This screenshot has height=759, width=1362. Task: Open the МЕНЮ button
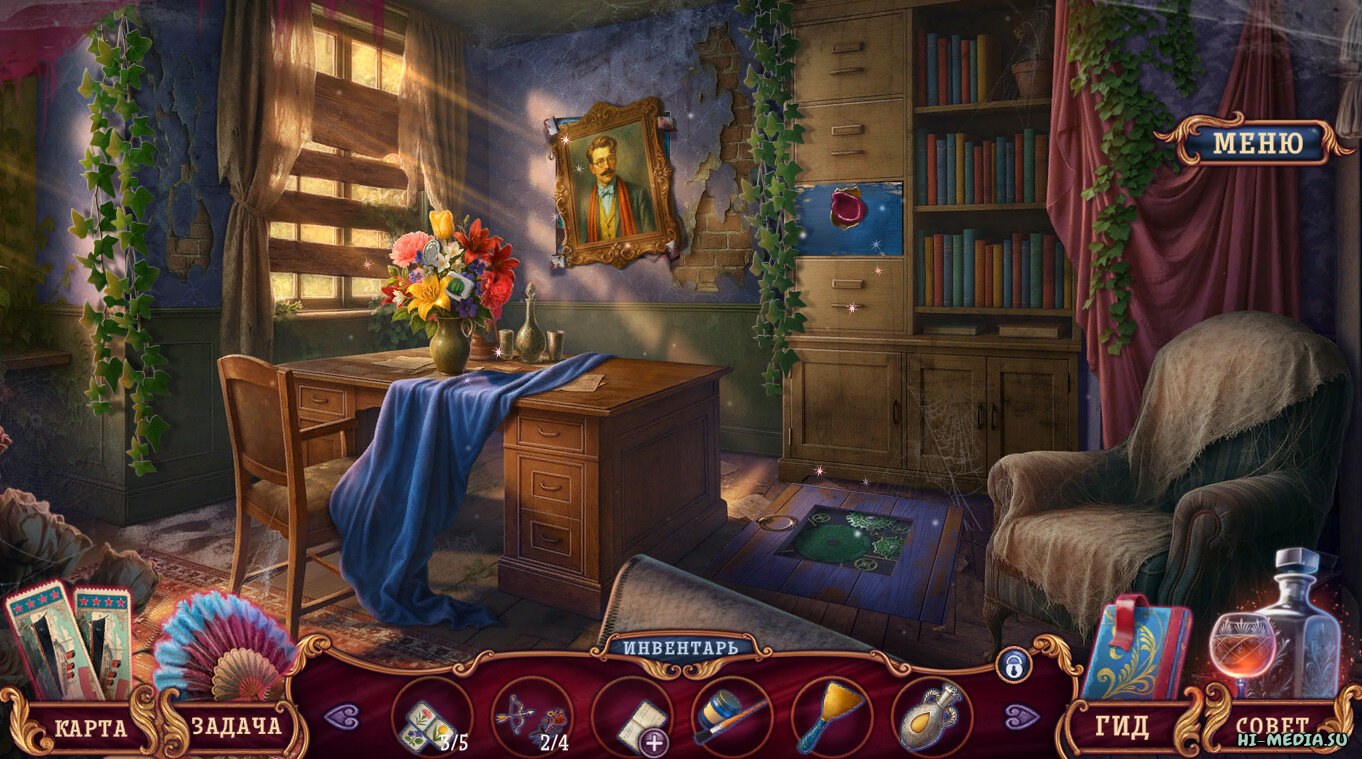1257,143
